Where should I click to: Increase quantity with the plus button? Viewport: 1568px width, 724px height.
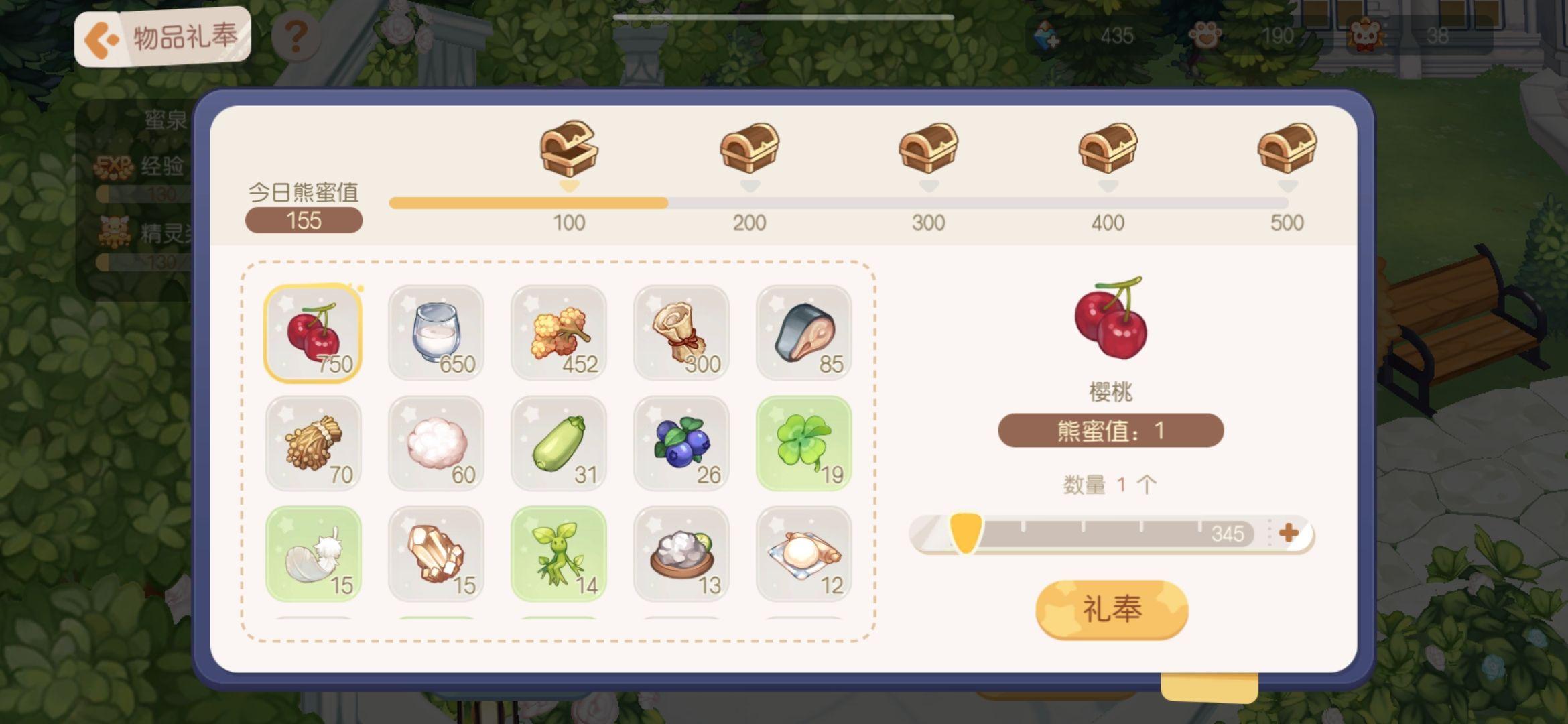(x=1288, y=533)
